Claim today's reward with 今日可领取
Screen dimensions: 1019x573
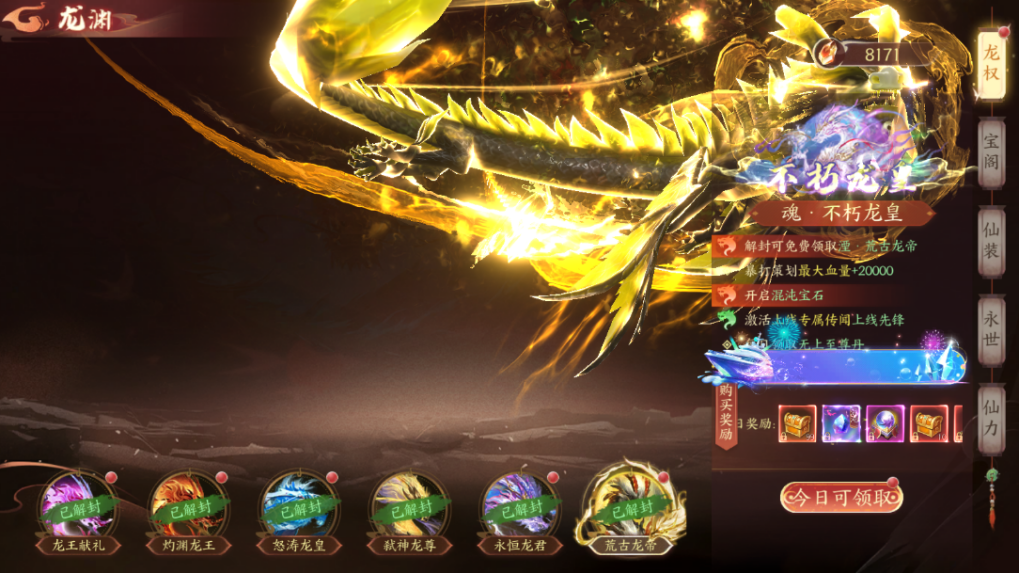pyautogui.click(x=841, y=497)
